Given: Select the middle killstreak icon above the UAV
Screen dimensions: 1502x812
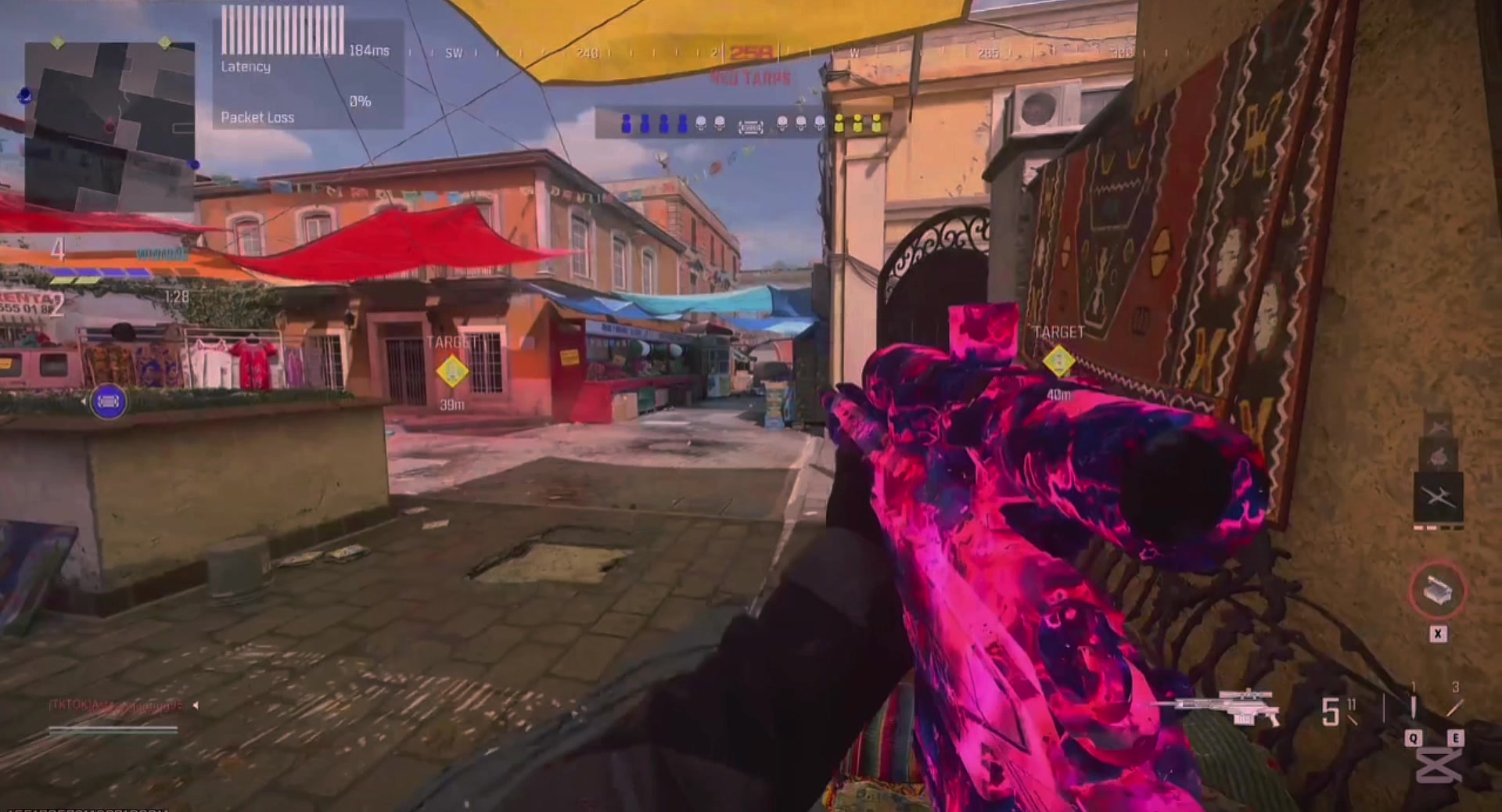Looking at the screenshot, I should [x=1438, y=457].
